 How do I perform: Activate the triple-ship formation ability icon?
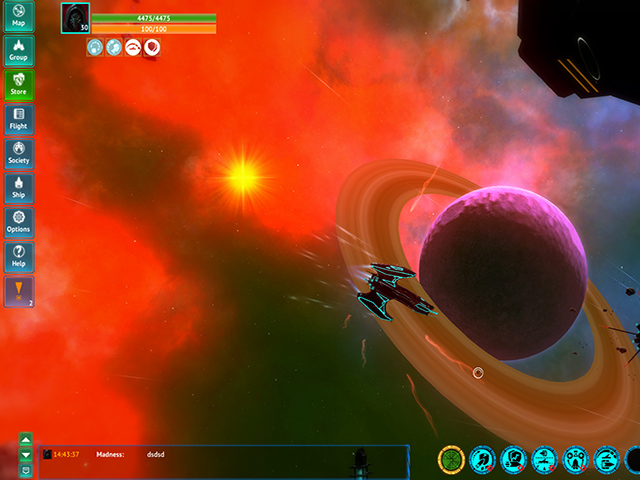click(576, 460)
